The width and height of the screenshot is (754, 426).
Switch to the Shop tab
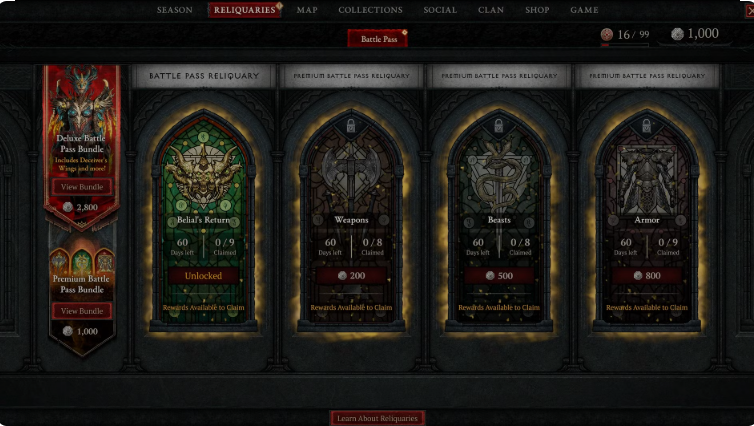click(x=537, y=10)
